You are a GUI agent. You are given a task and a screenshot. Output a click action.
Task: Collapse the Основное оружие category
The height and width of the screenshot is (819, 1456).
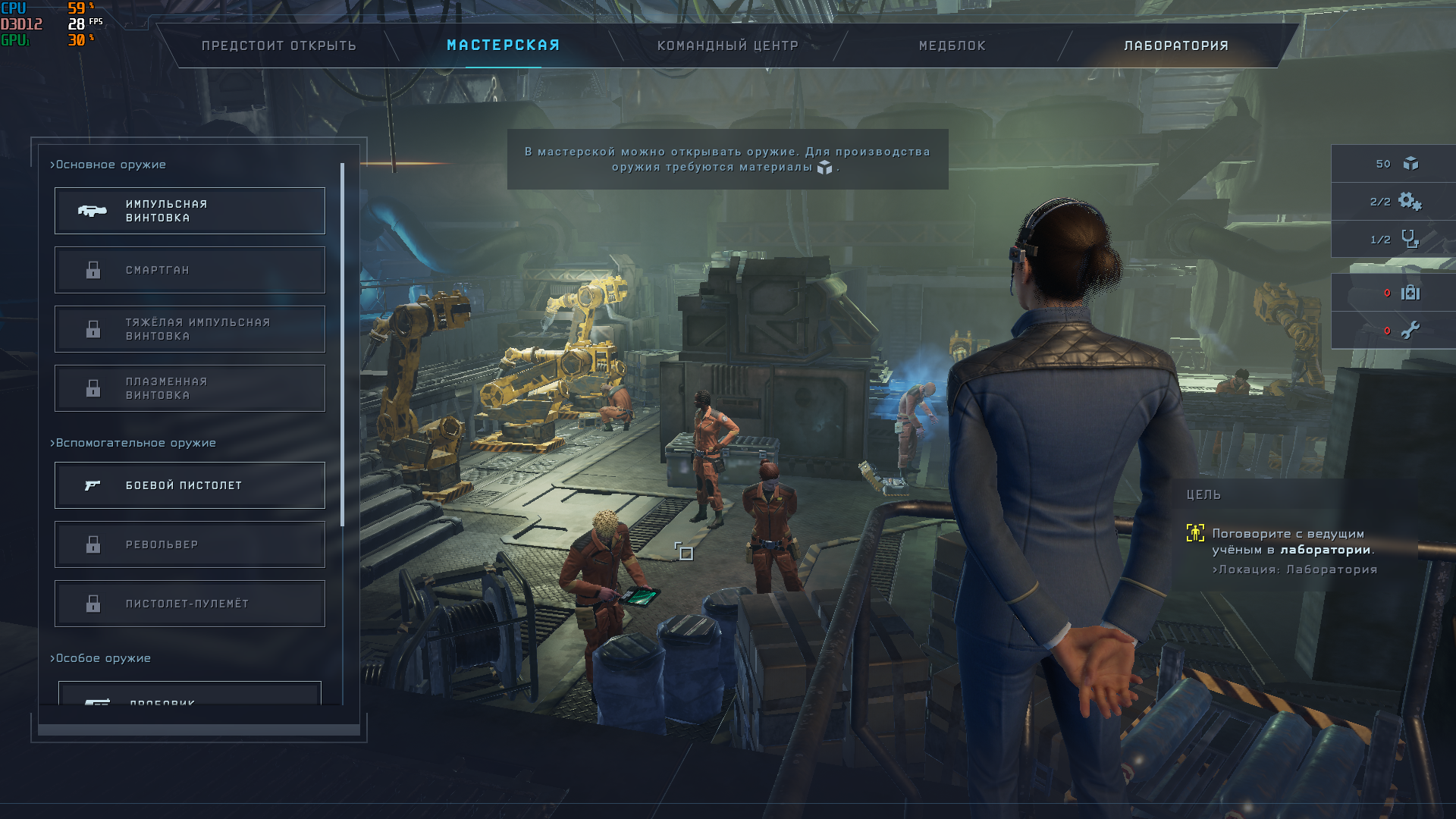[x=108, y=165]
